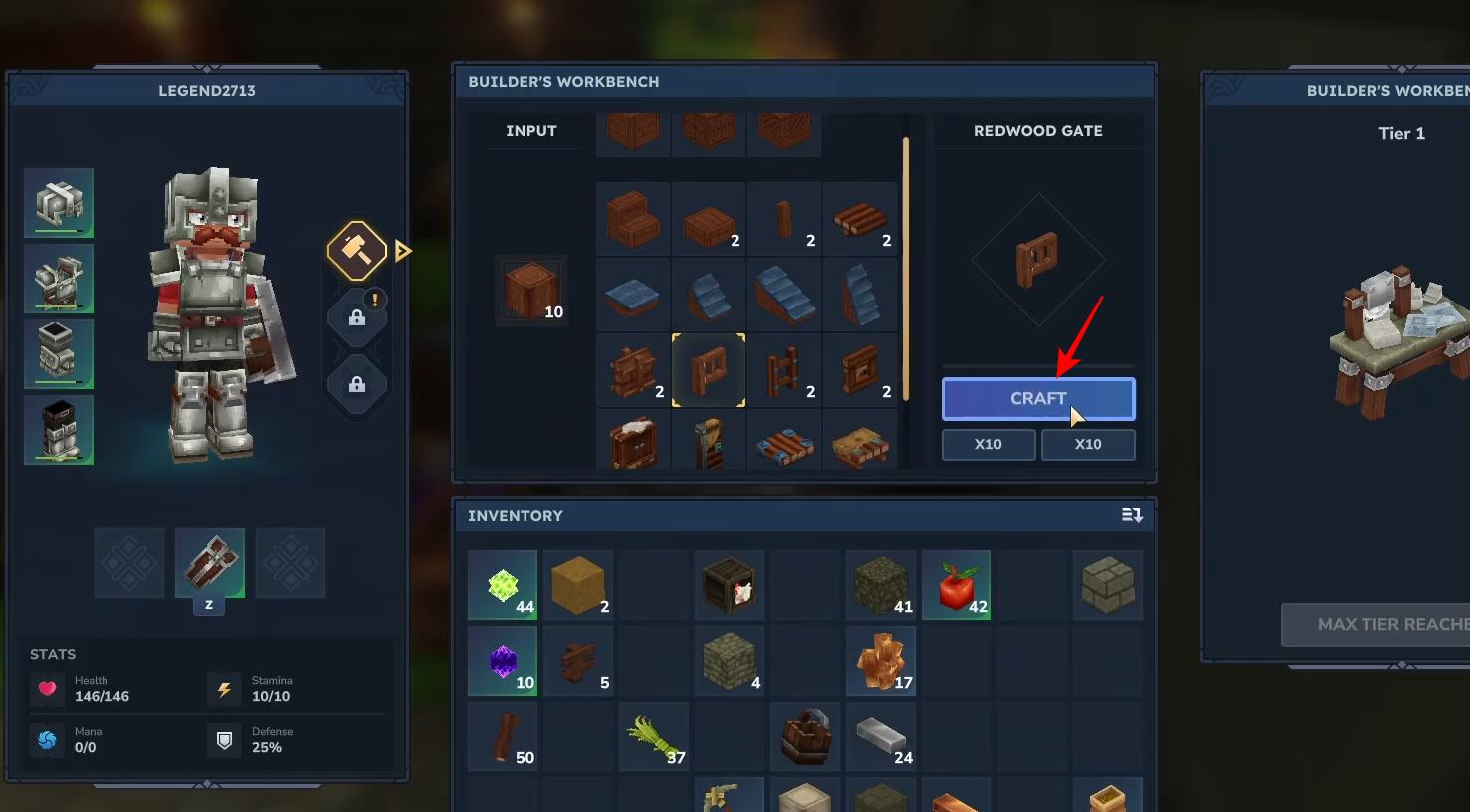Open the hammer crafting category
The width and height of the screenshot is (1470, 812).
pyautogui.click(x=357, y=250)
